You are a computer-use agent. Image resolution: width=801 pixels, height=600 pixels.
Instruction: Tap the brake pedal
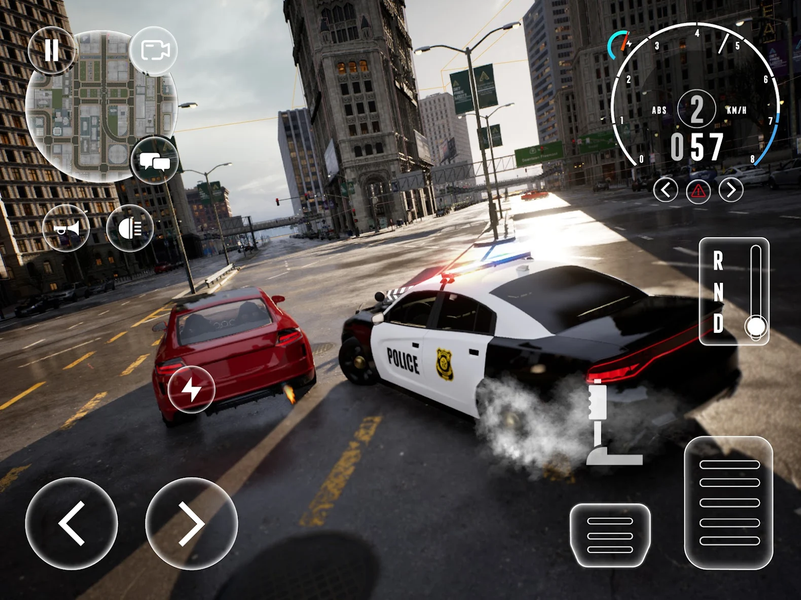tap(610, 534)
